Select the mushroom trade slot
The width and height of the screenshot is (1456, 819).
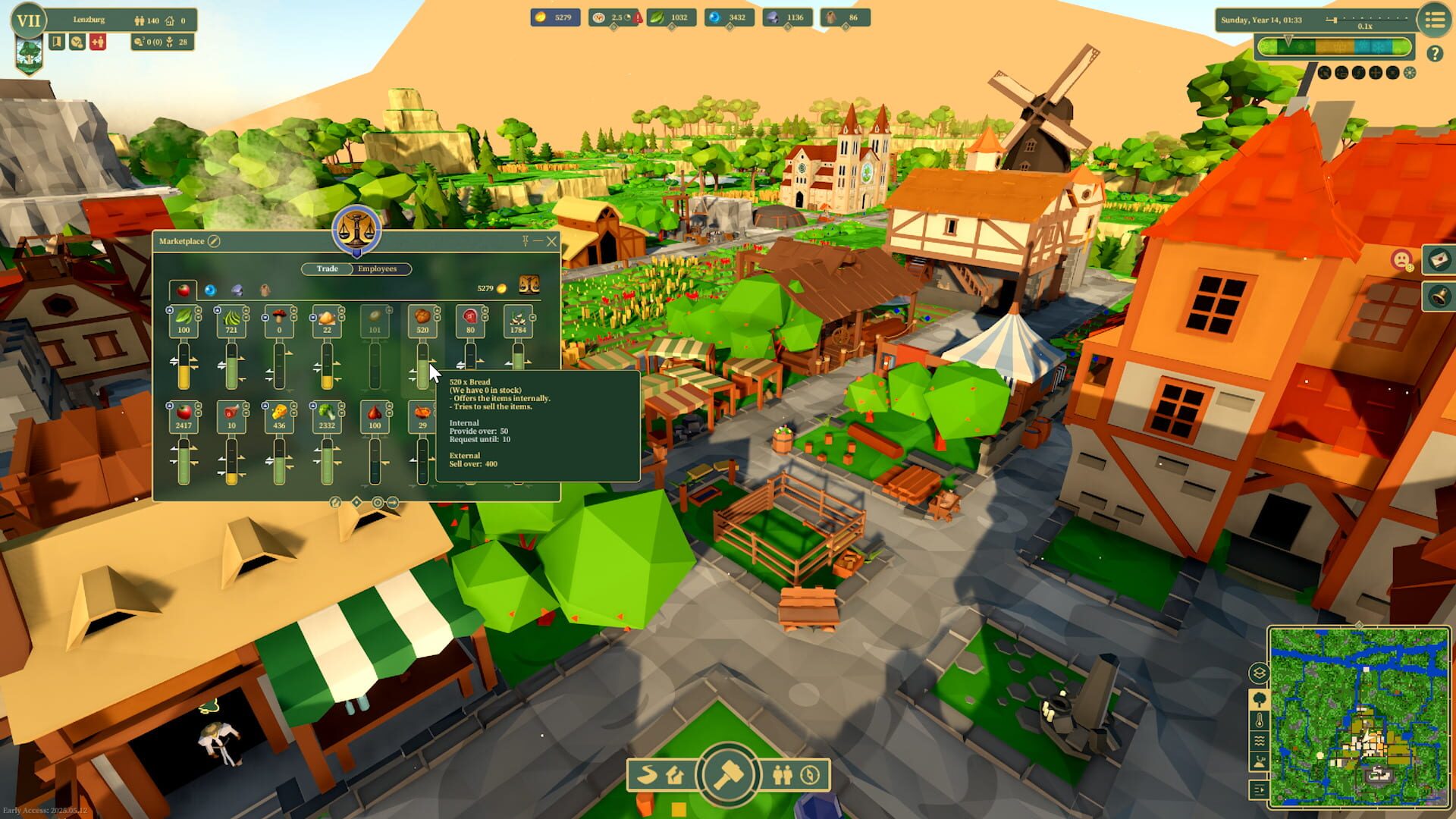click(279, 320)
